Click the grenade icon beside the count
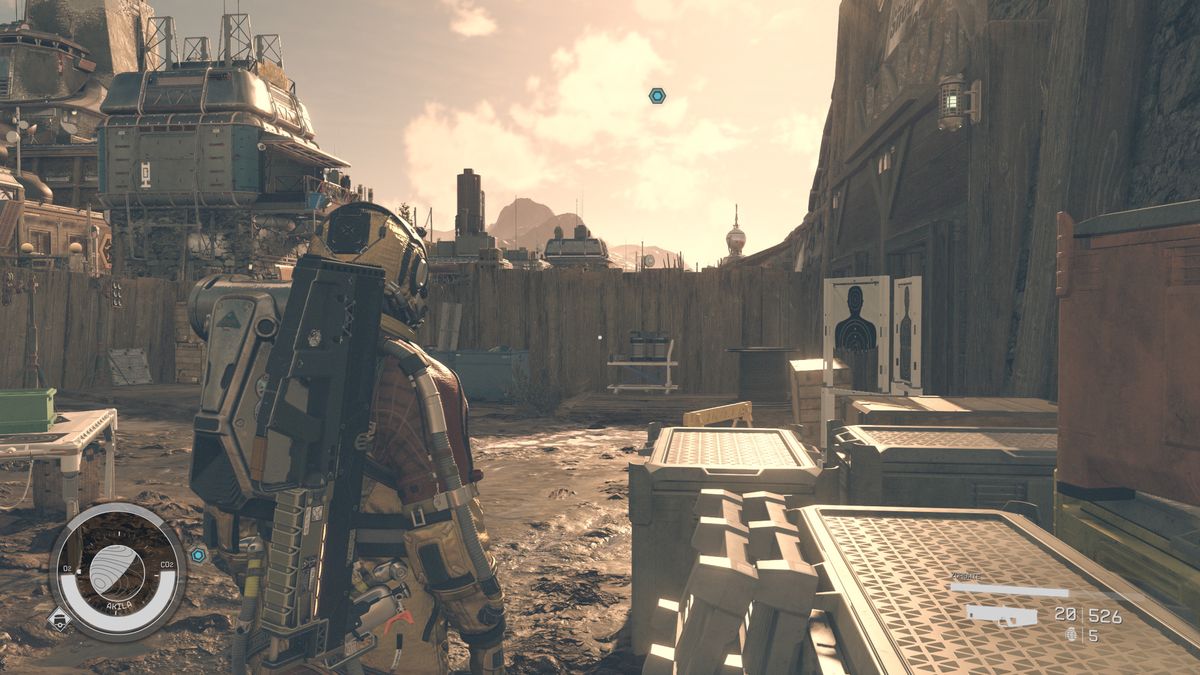 pyautogui.click(x=1071, y=634)
